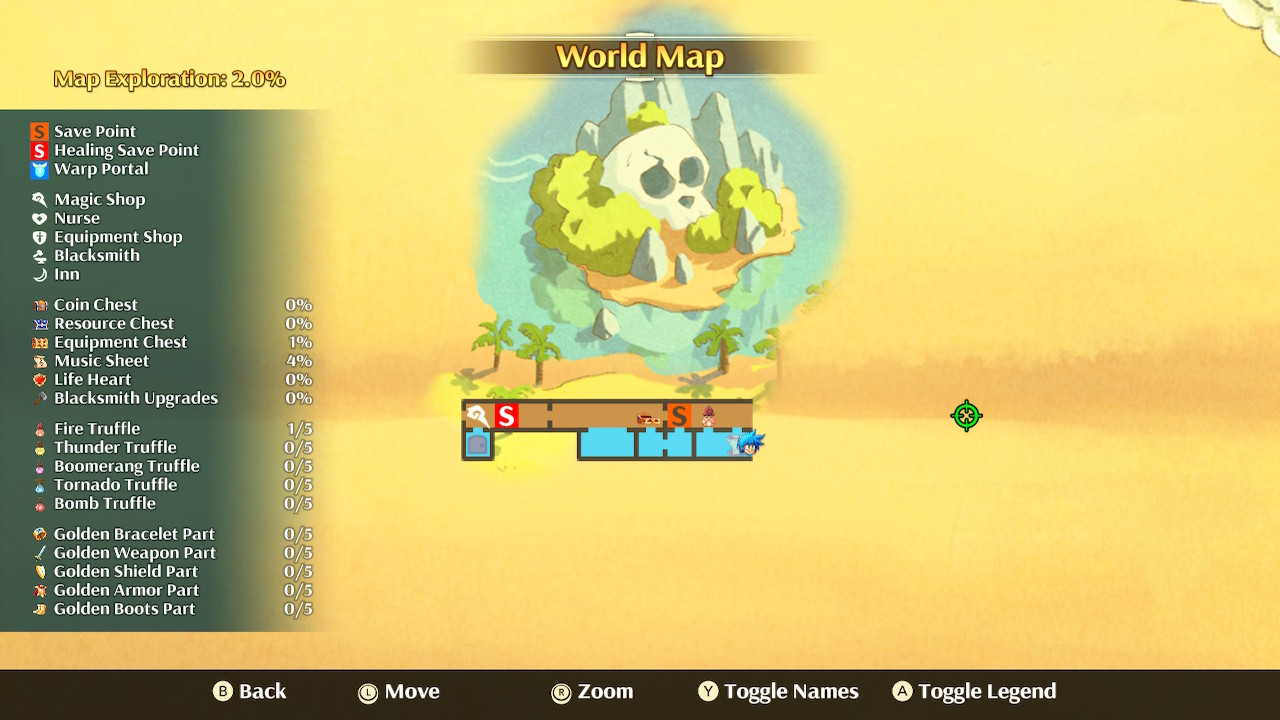Image resolution: width=1280 pixels, height=720 pixels.
Task: Click the Blacksmith legend entry
Action: [96, 255]
